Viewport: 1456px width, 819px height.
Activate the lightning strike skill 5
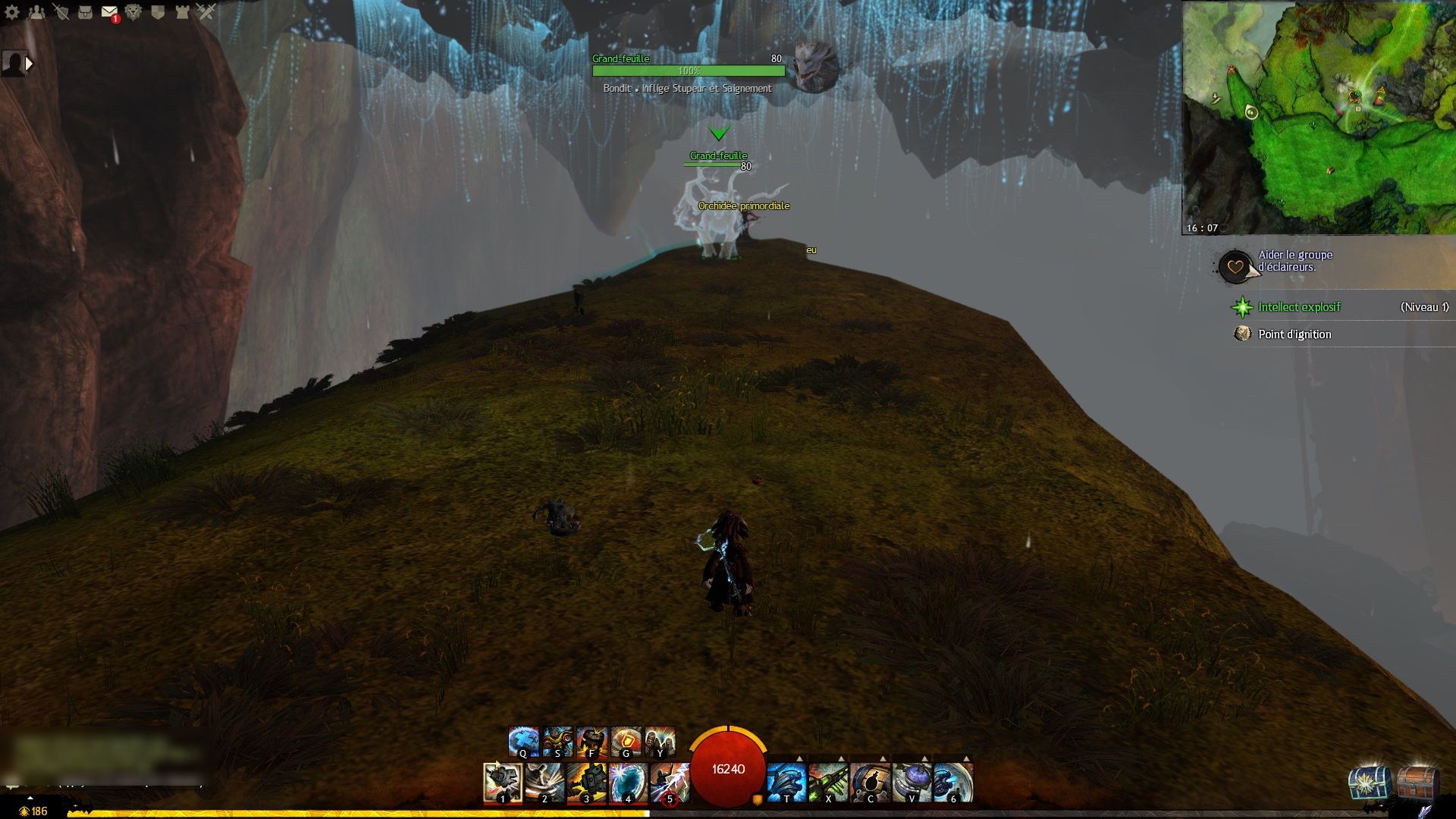pyautogui.click(x=670, y=783)
